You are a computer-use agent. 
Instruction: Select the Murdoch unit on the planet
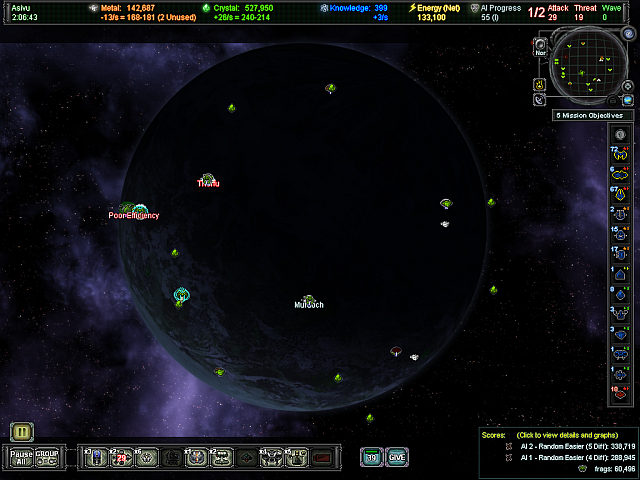pyautogui.click(x=309, y=301)
